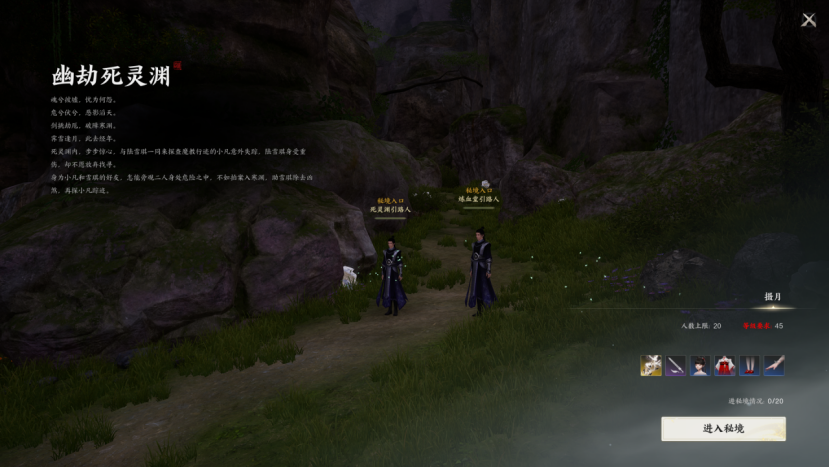Screen dimensions: 829x467
Task: Inspect the red shoes reward icon
Action: click(x=749, y=366)
